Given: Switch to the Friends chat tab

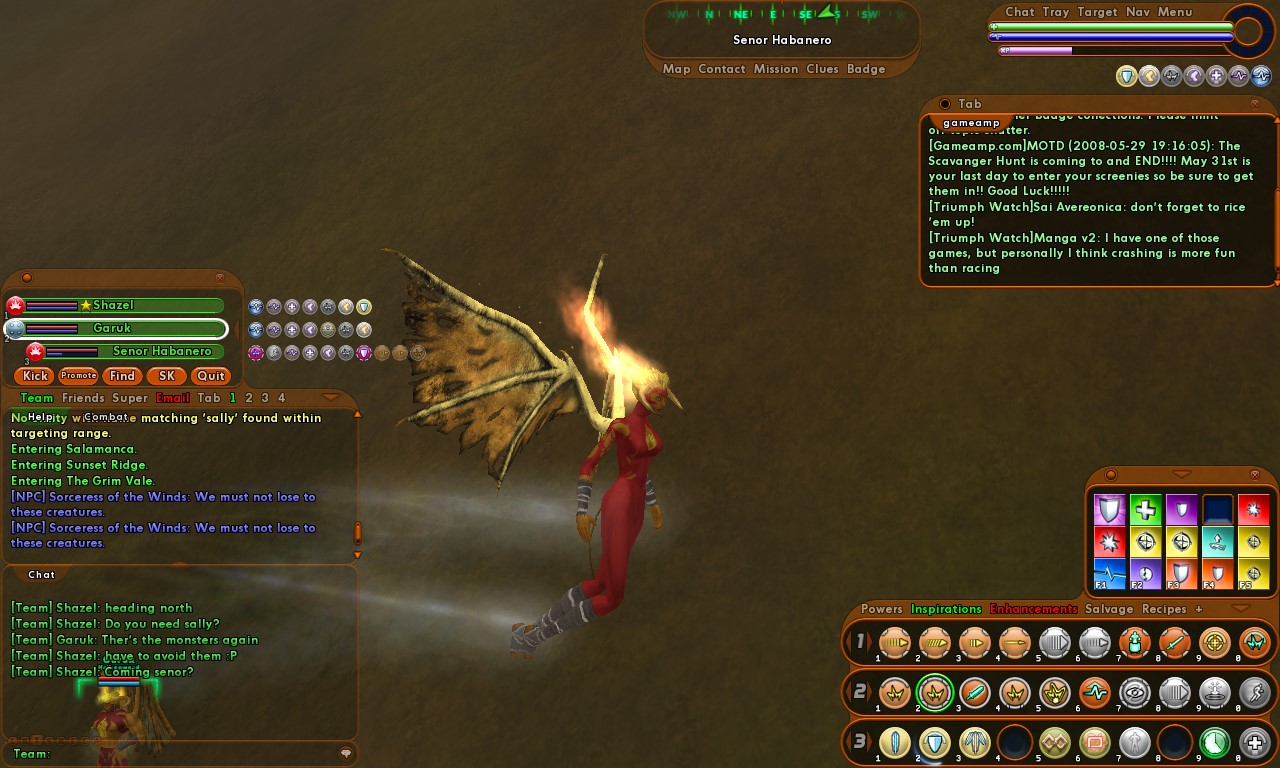Looking at the screenshot, I should [83, 398].
